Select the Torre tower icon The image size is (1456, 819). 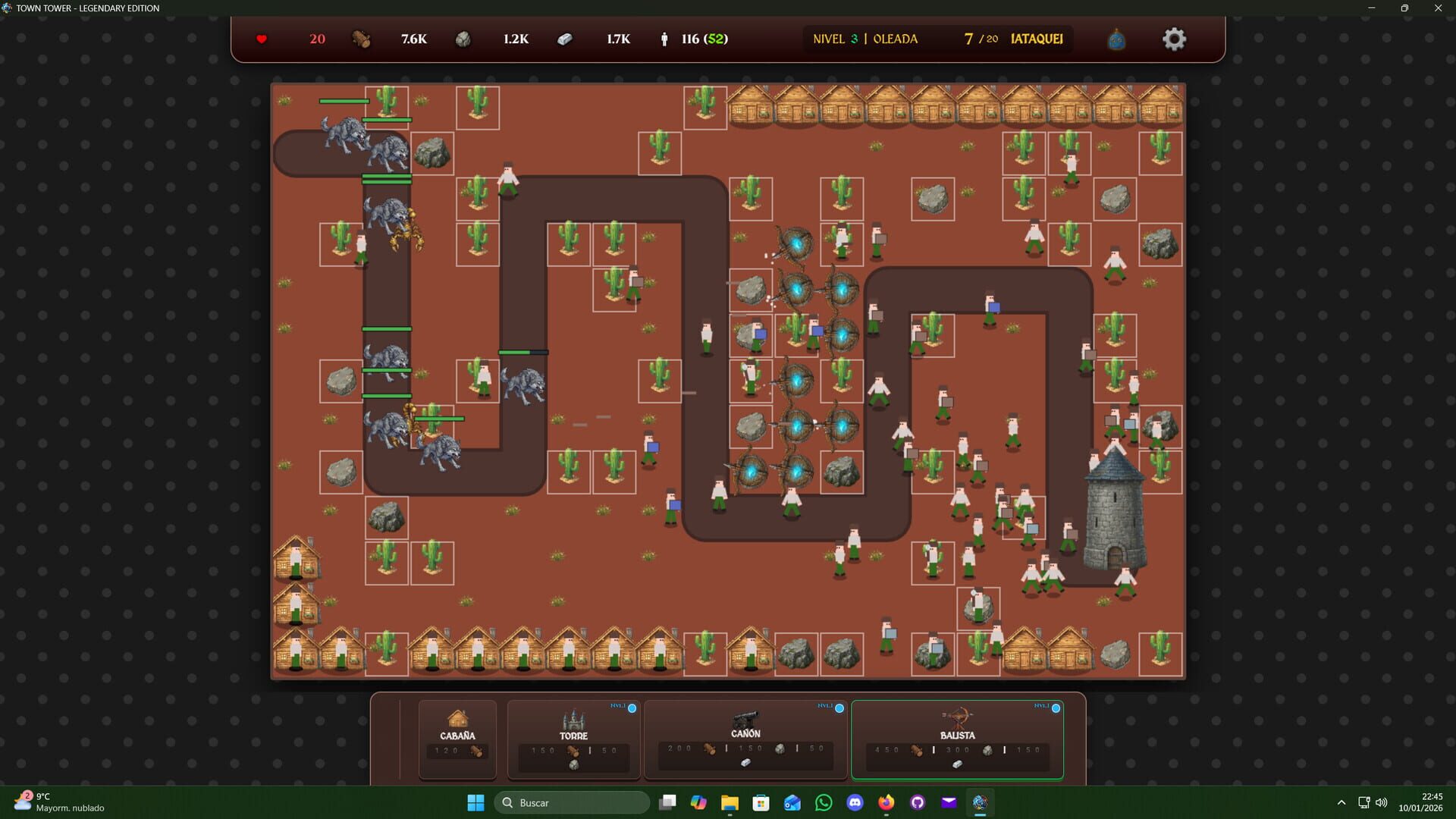pyautogui.click(x=574, y=718)
